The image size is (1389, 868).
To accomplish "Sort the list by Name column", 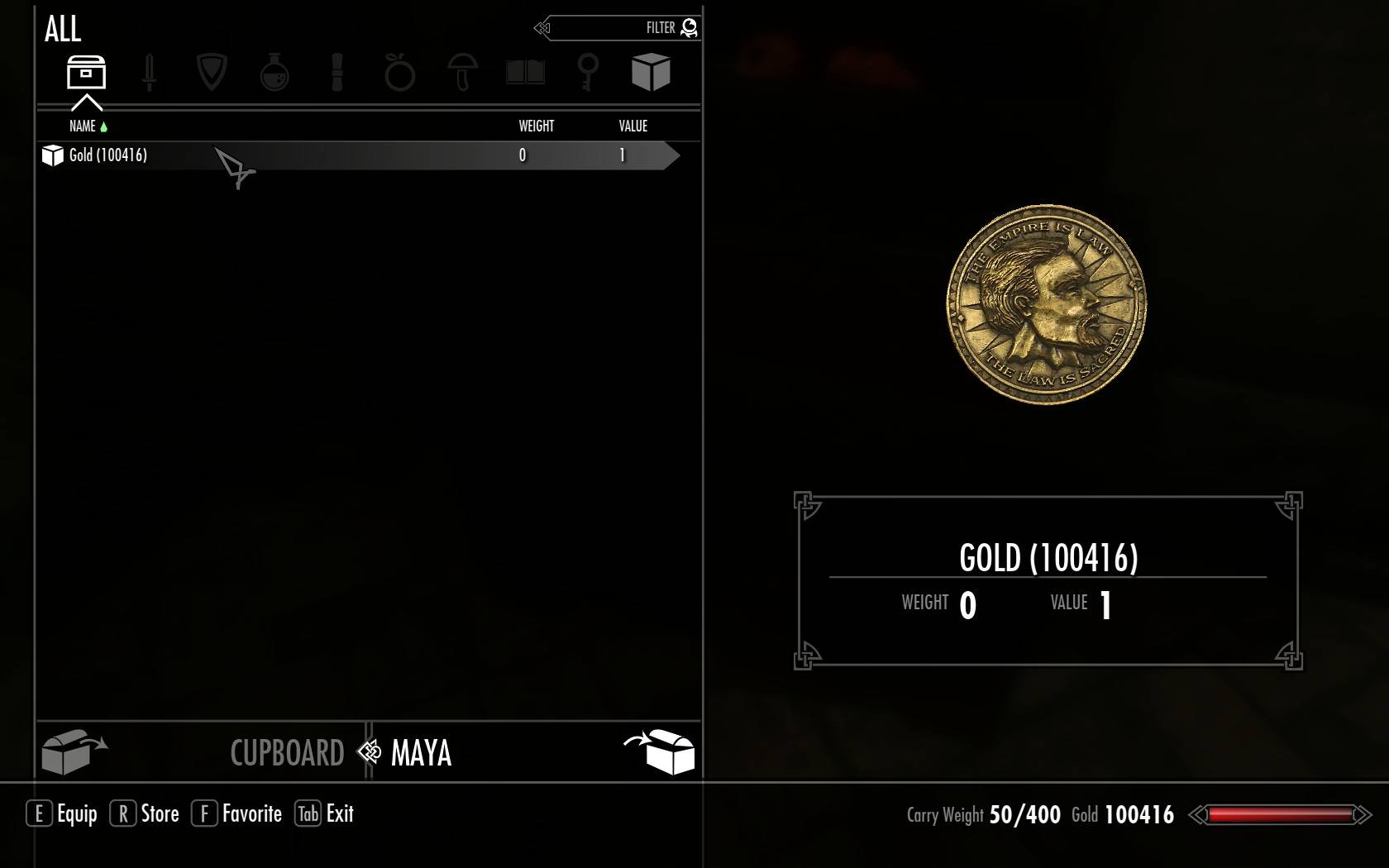I will 83,126.
